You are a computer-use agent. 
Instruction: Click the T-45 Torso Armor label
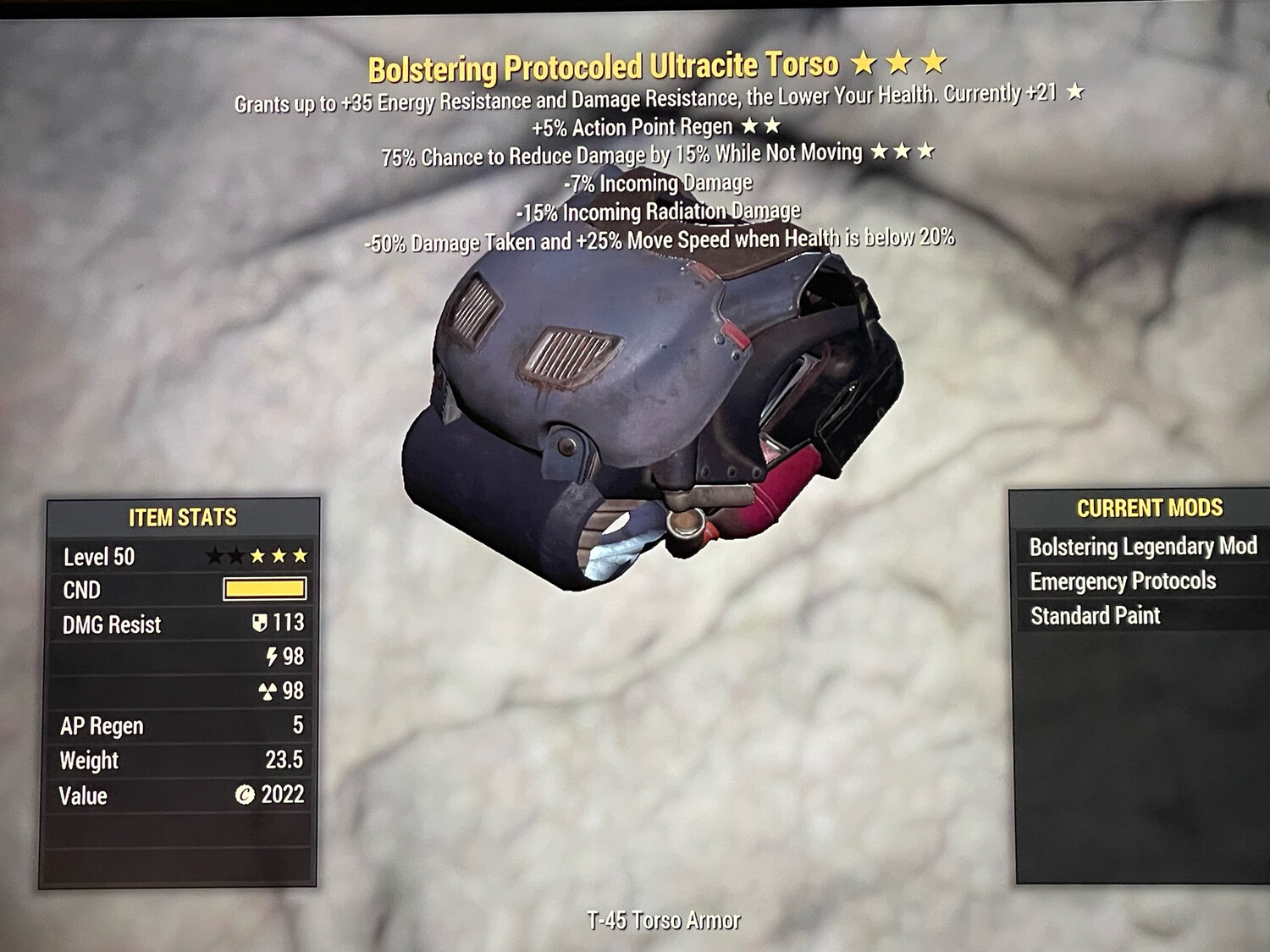665,916
